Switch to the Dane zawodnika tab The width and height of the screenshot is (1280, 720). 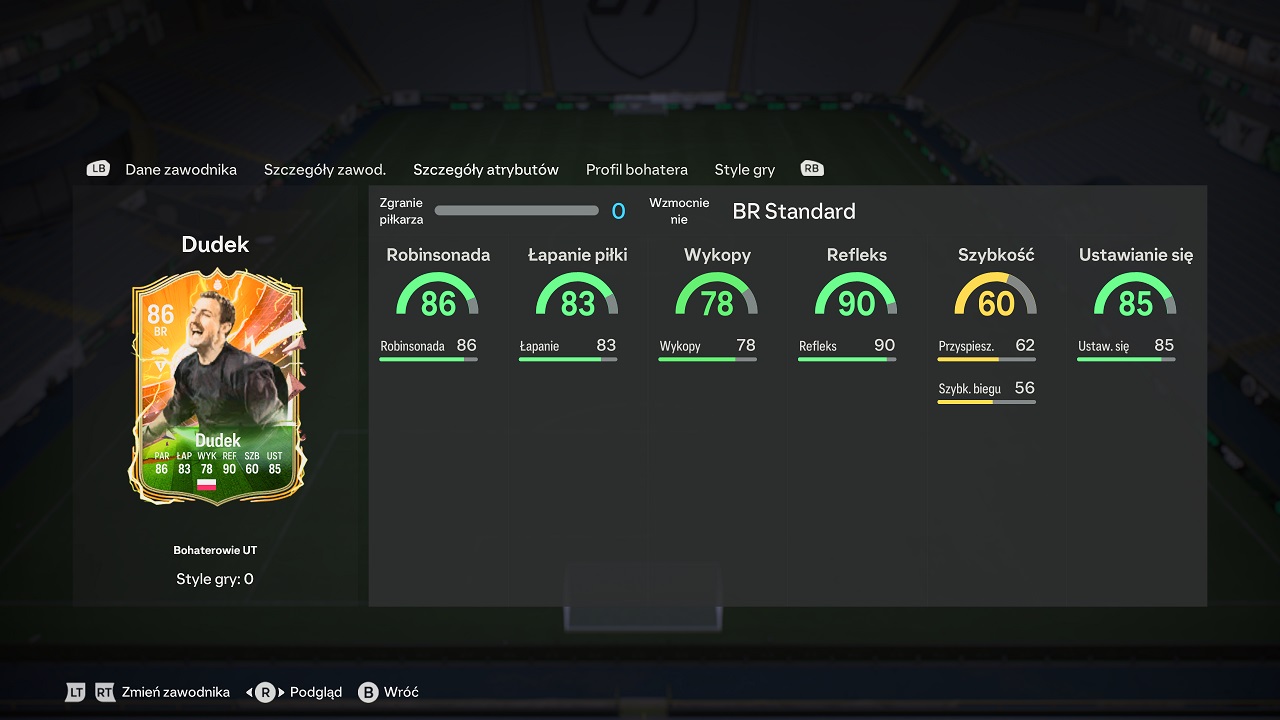tap(180, 169)
